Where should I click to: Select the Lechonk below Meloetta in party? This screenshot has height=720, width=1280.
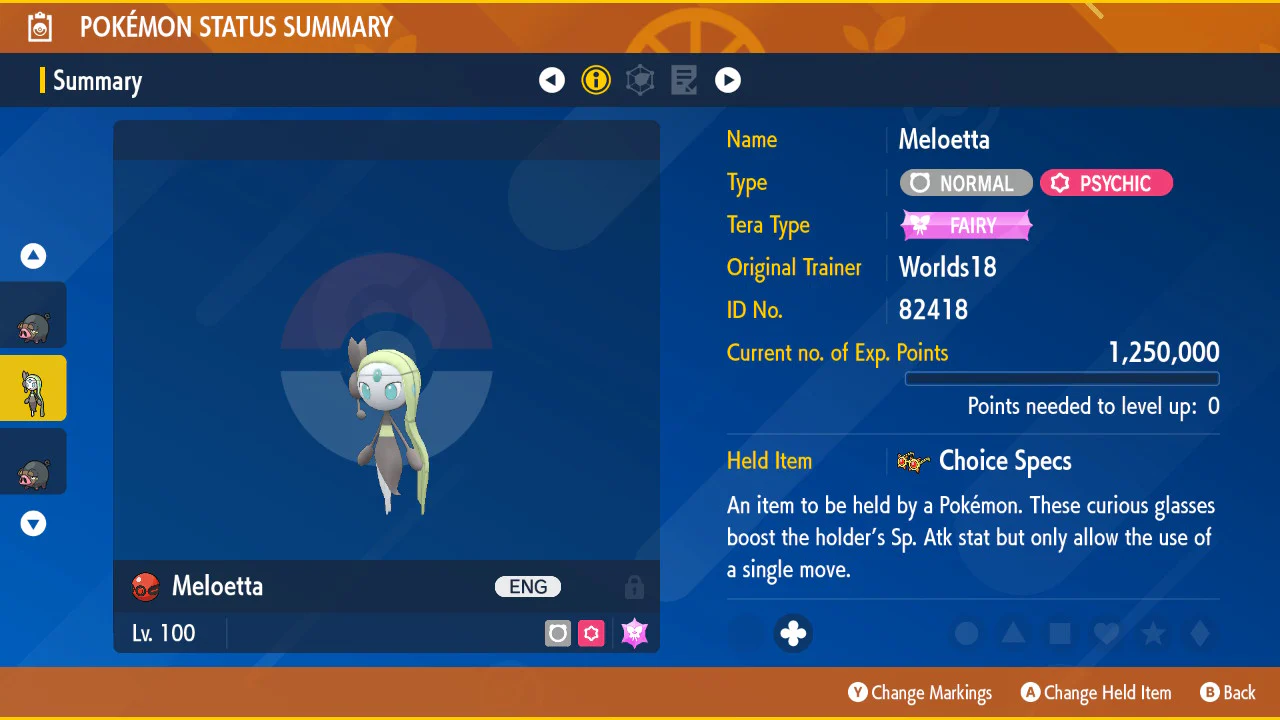(33, 461)
